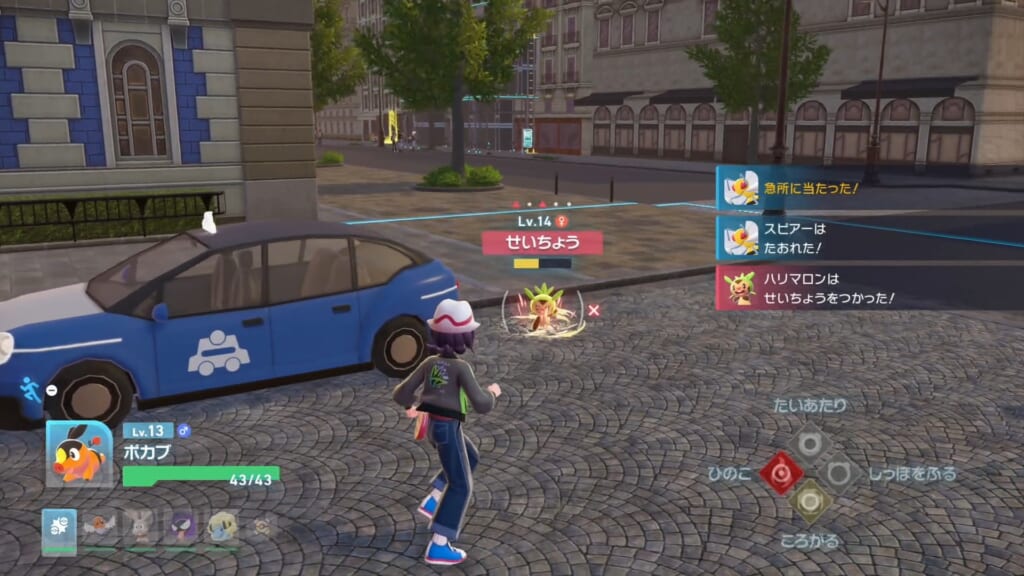Switch to the orange bird party Pokémon
The height and width of the screenshot is (576, 1024).
click(x=99, y=527)
